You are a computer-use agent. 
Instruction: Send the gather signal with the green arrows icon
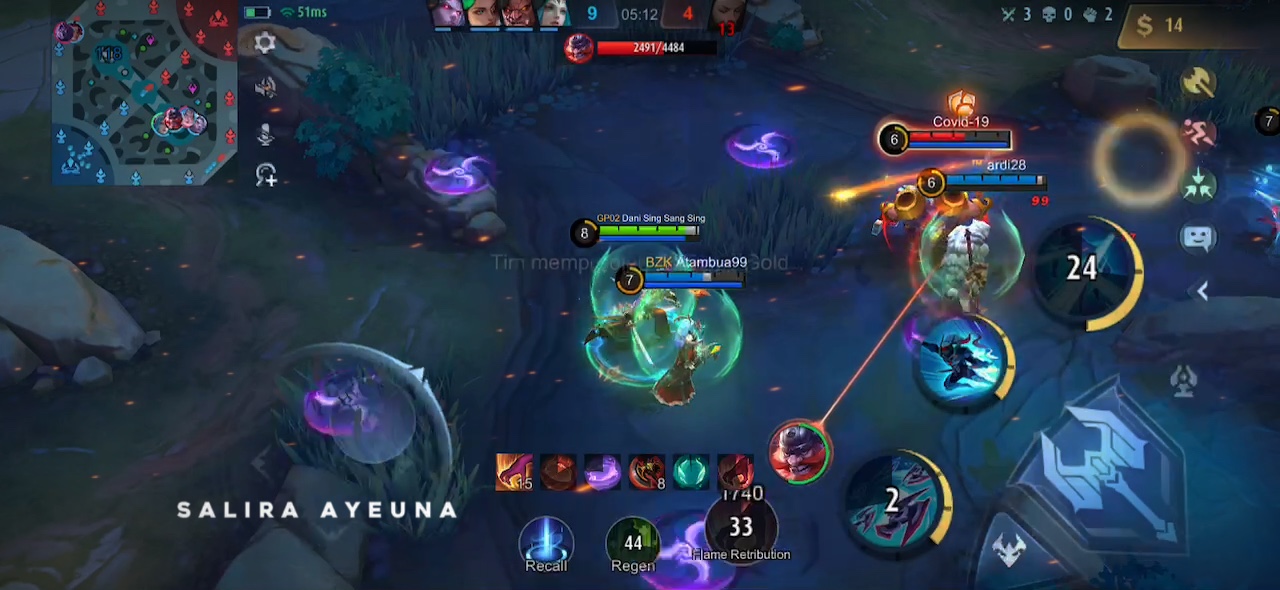pos(1198,184)
